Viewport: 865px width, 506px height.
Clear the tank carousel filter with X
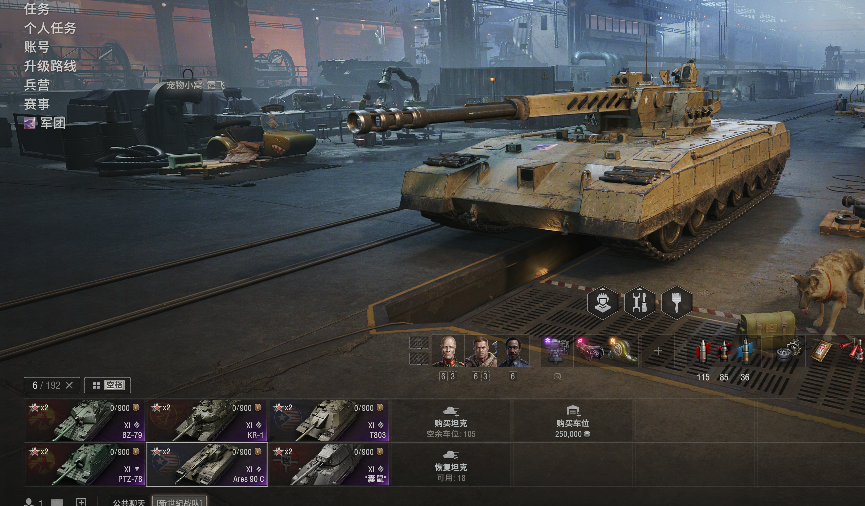click(69, 385)
